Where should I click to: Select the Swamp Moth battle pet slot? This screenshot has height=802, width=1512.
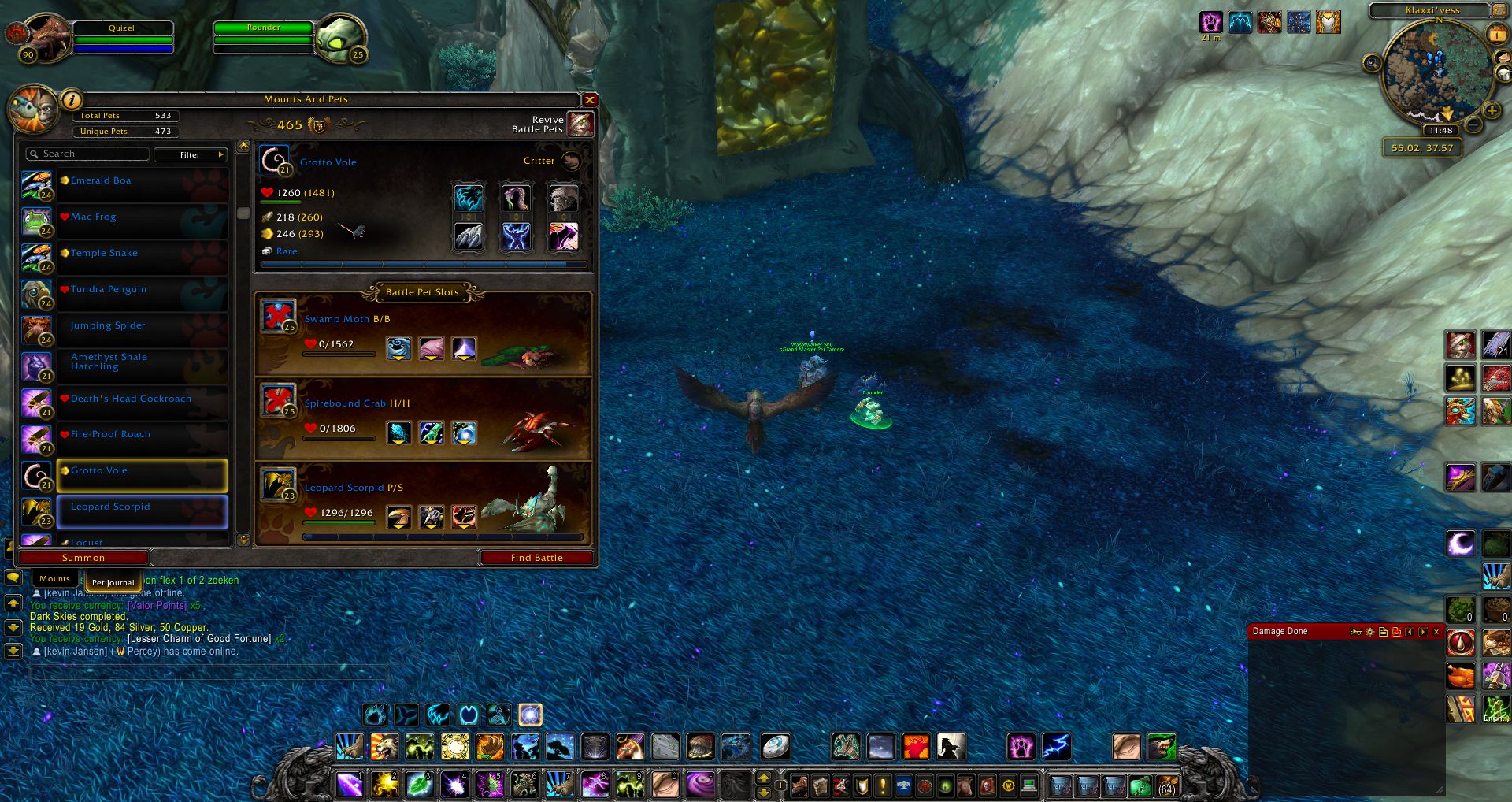[423, 335]
